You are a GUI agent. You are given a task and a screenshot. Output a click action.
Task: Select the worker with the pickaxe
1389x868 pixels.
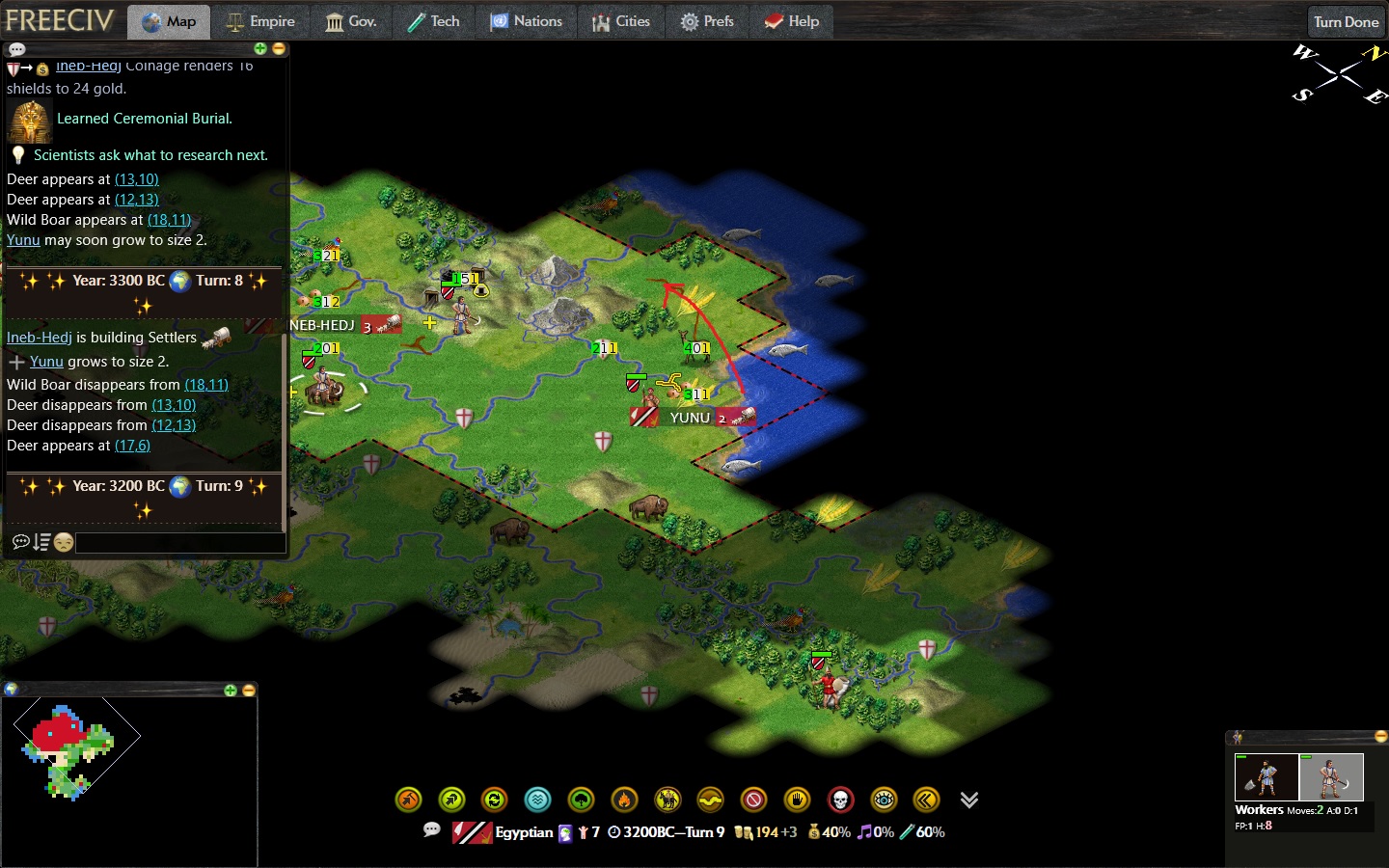pos(1331,776)
